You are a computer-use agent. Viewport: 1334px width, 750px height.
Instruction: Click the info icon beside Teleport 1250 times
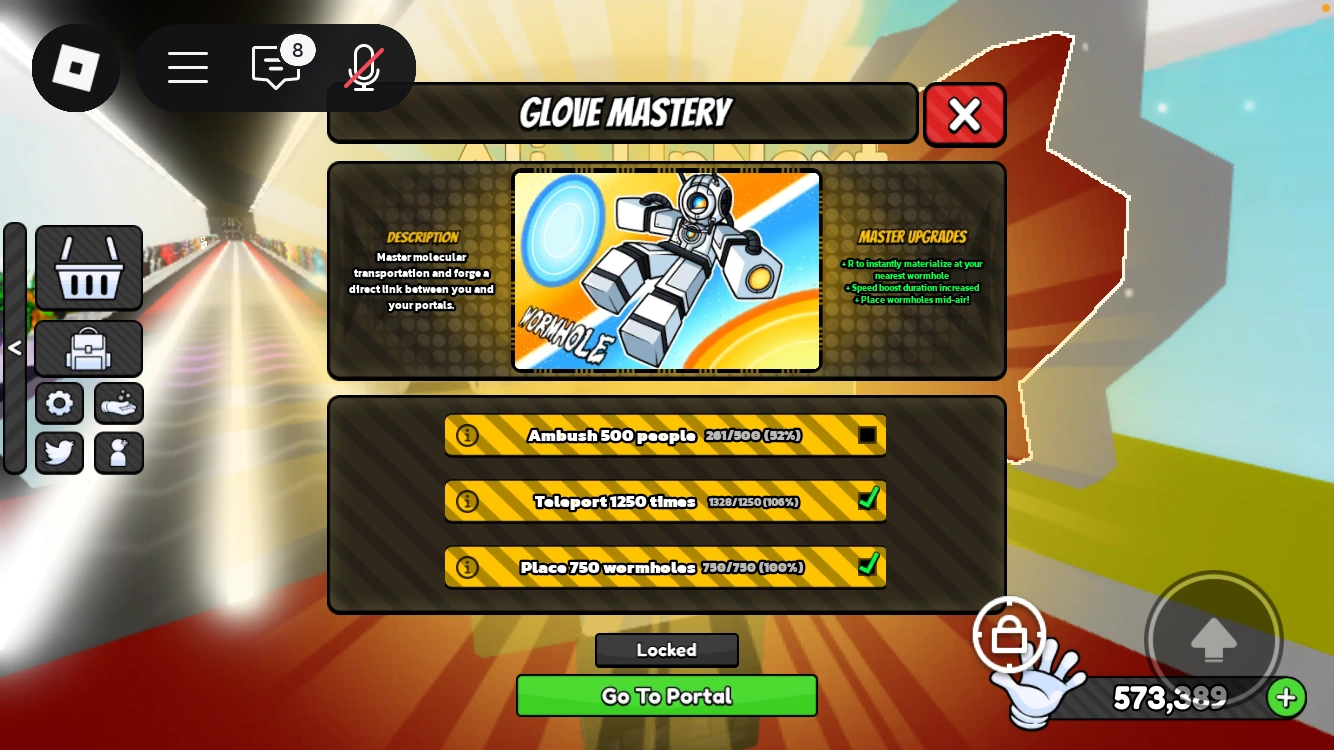tap(467, 501)
